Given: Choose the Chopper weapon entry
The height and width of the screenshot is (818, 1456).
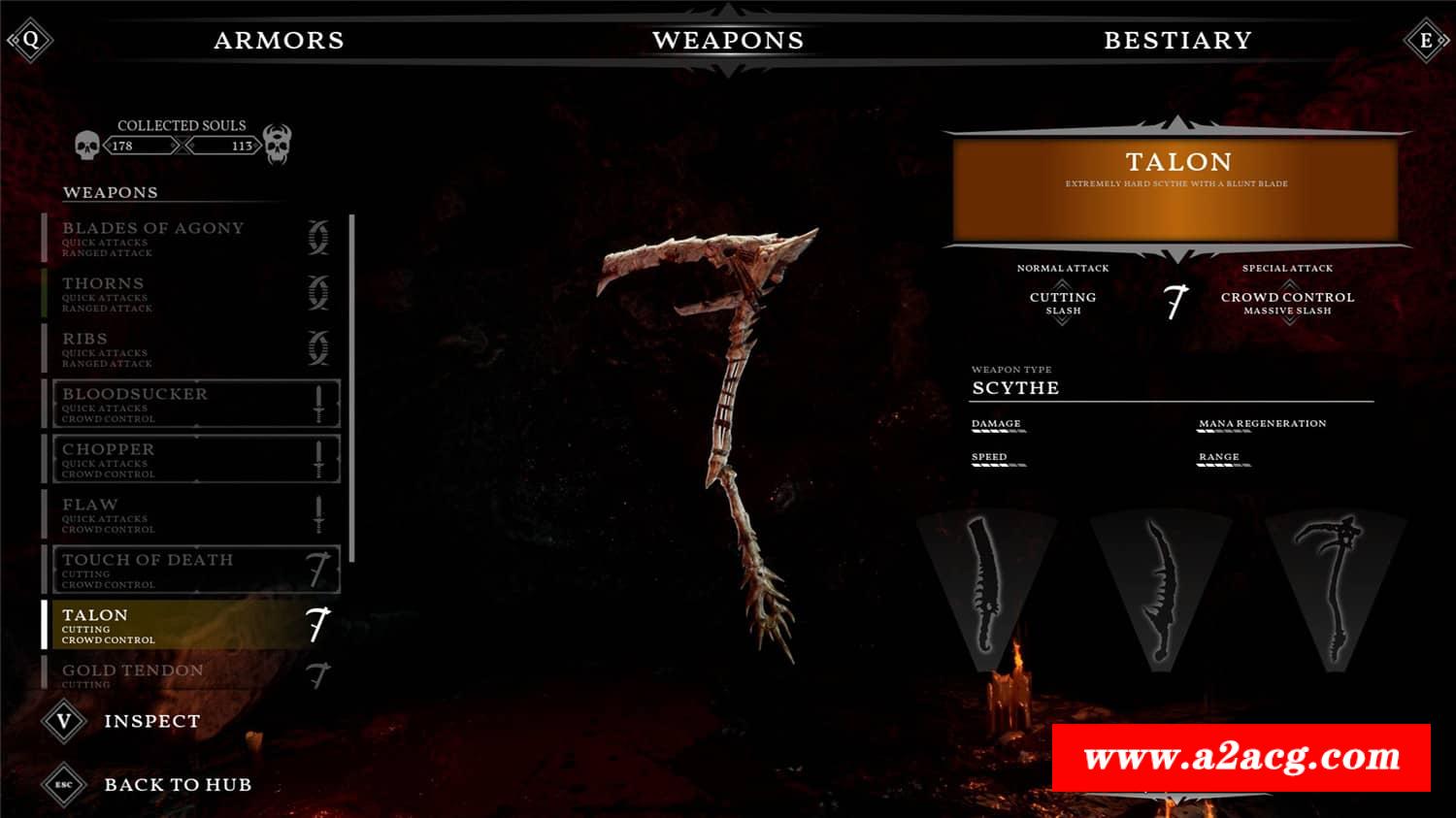Looking at the screenshot, I should click(191, 459).
